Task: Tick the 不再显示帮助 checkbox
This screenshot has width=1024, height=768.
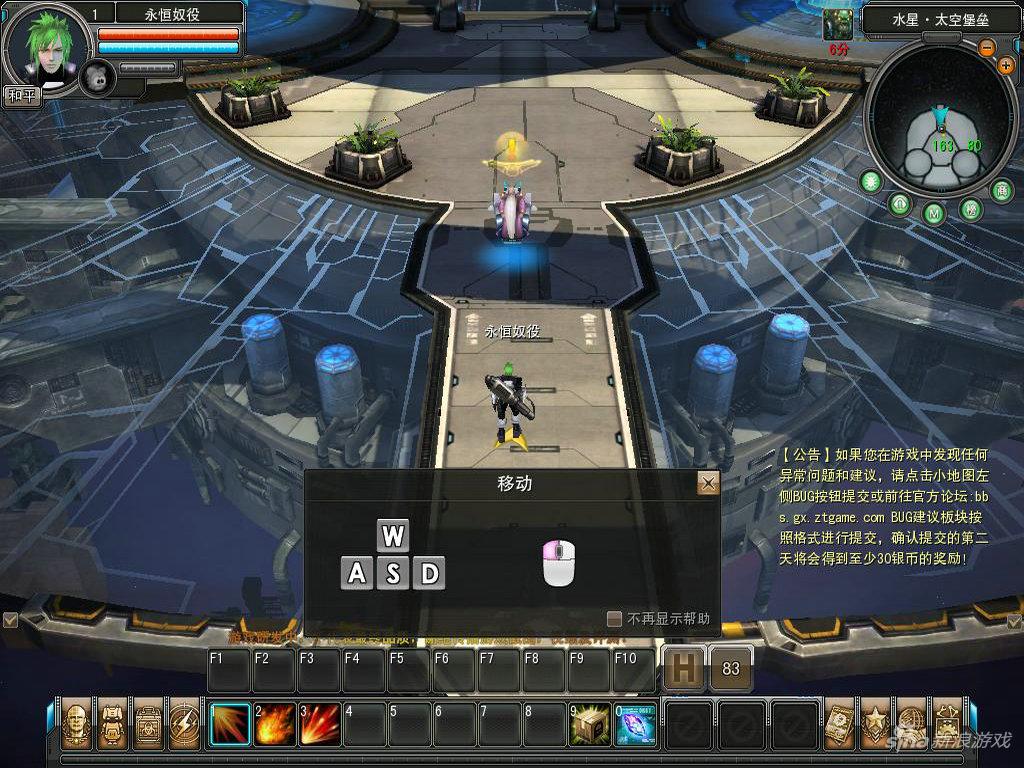Action: (614, 619)
